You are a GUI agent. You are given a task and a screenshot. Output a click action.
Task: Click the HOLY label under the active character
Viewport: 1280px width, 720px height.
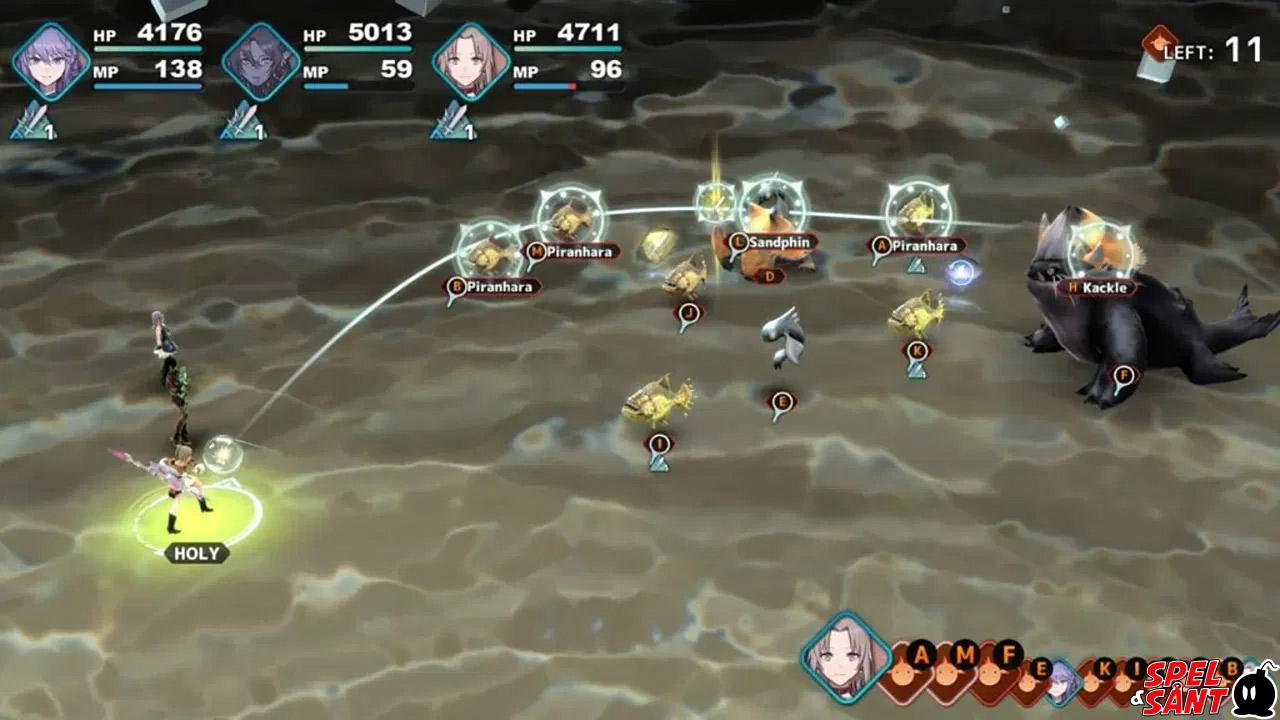196,553
